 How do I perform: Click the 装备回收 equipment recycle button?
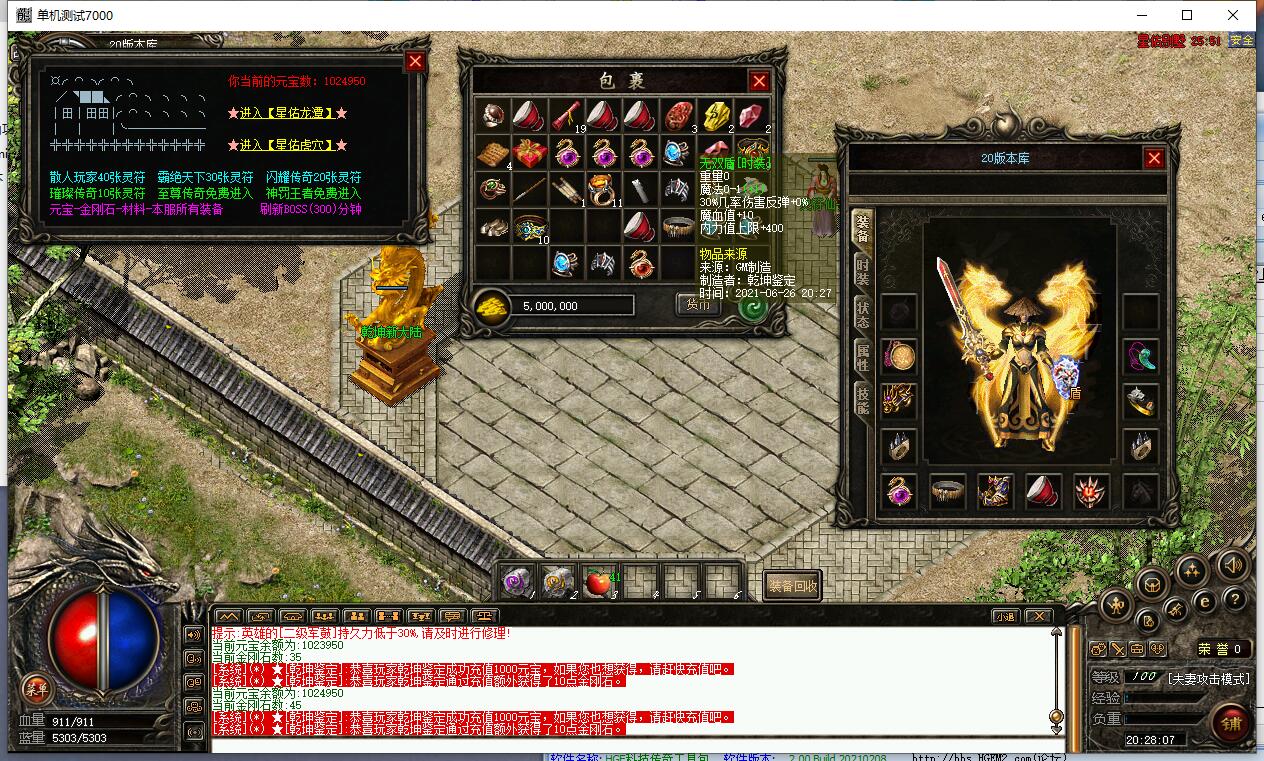[x=792, y=586]
